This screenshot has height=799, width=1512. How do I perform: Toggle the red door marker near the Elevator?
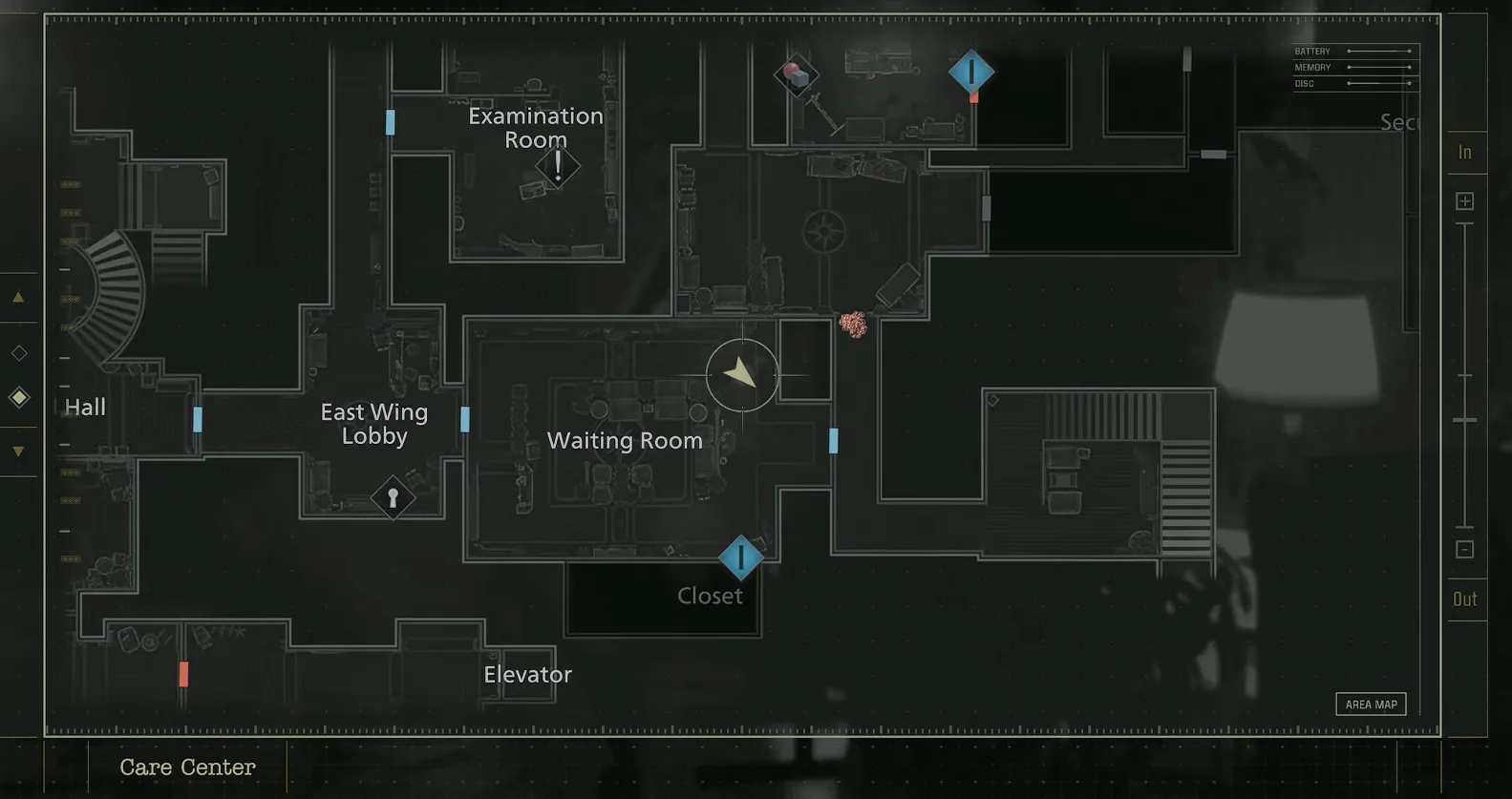(183, 675)
